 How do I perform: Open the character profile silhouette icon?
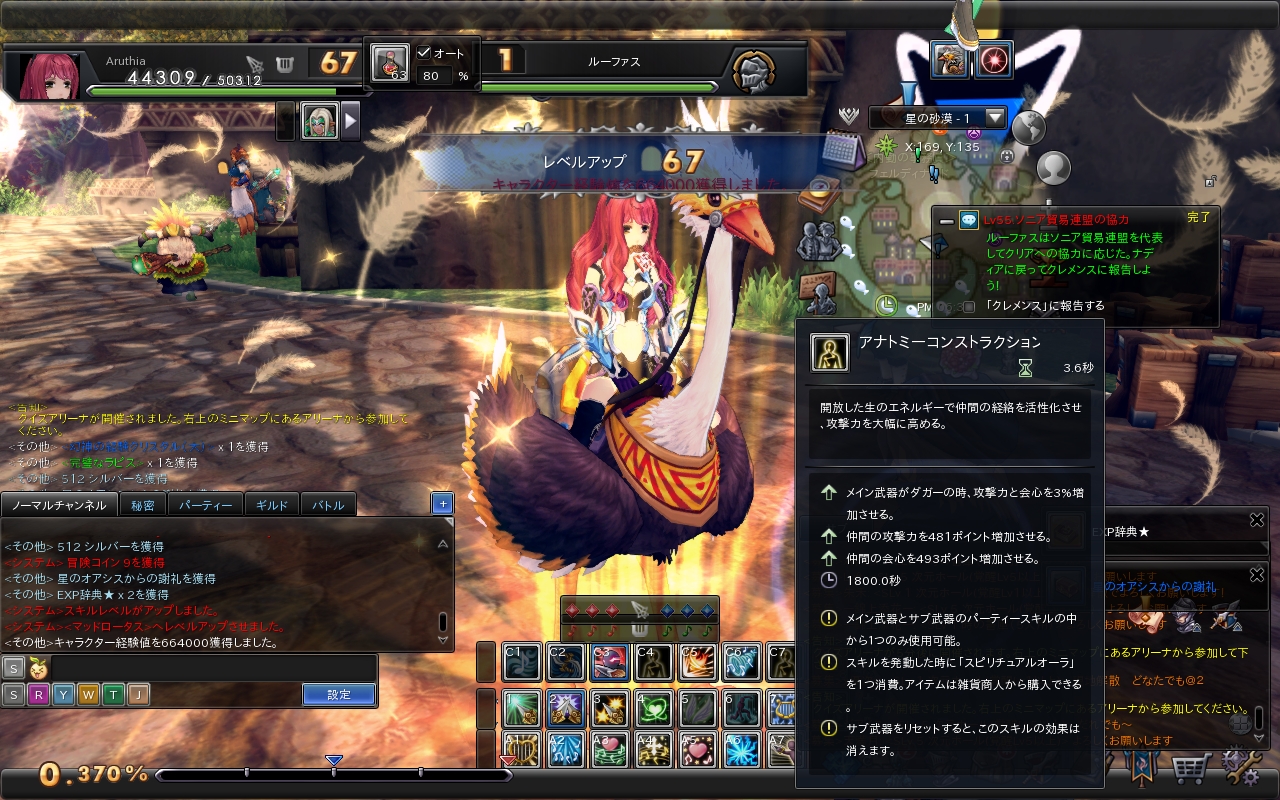pos(1051,170)
